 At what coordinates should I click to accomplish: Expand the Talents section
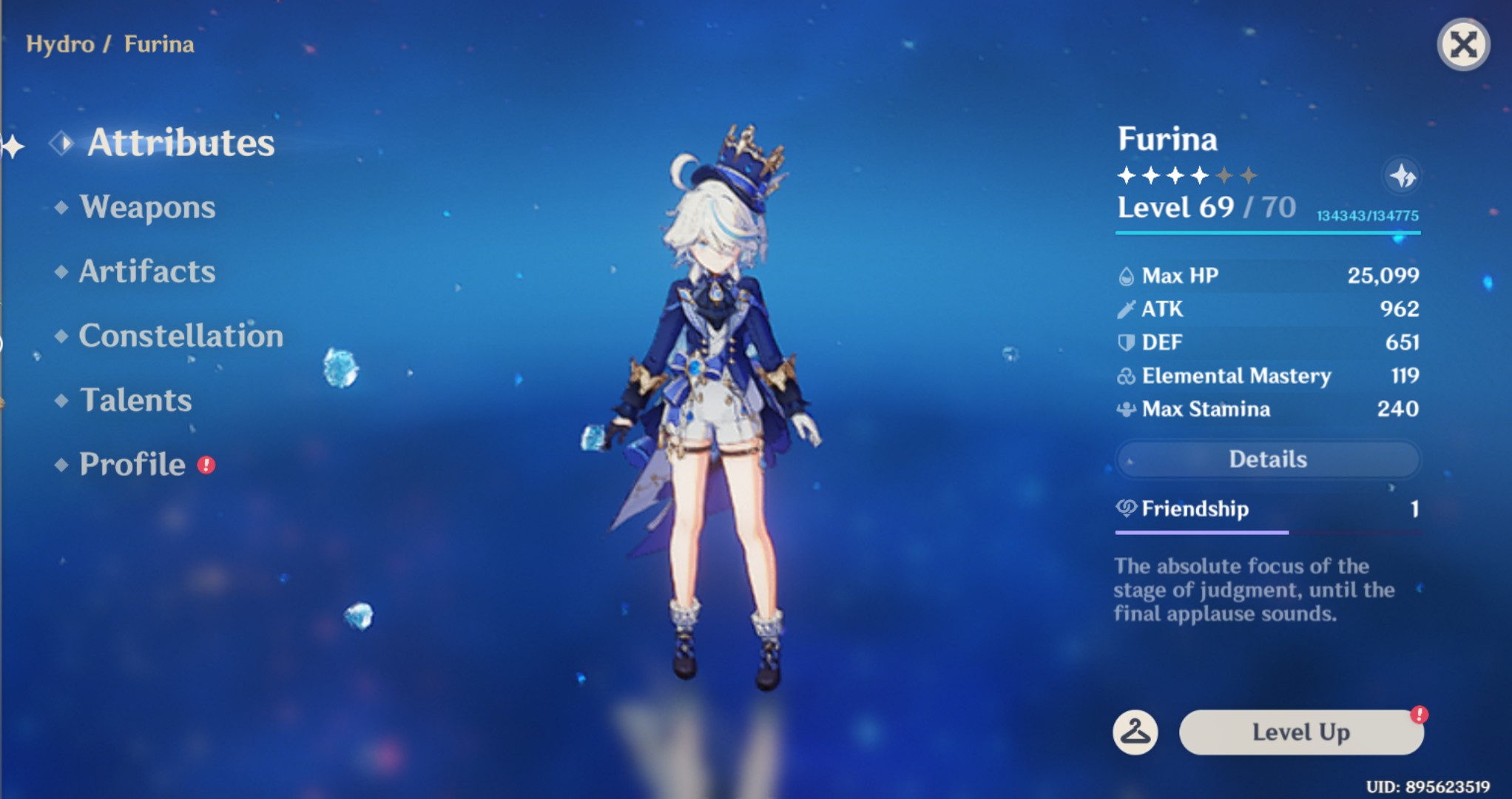coord(135,400)
